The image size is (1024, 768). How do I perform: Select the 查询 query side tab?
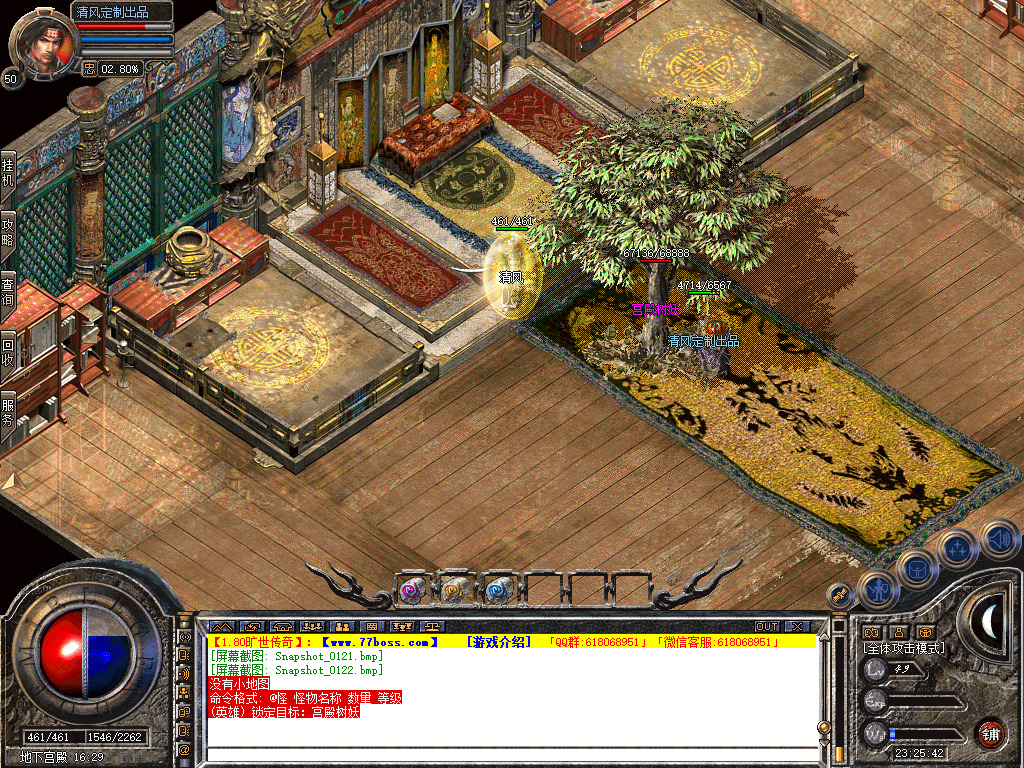[x=8, y=290]
